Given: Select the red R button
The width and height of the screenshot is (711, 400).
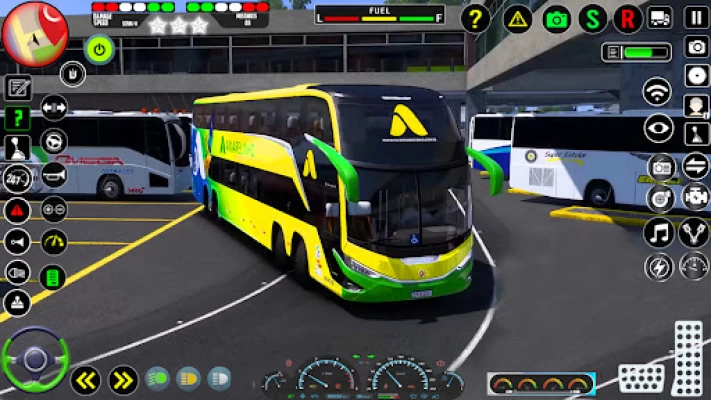Looking at the screenshot, I should click(x=628, y=18).
